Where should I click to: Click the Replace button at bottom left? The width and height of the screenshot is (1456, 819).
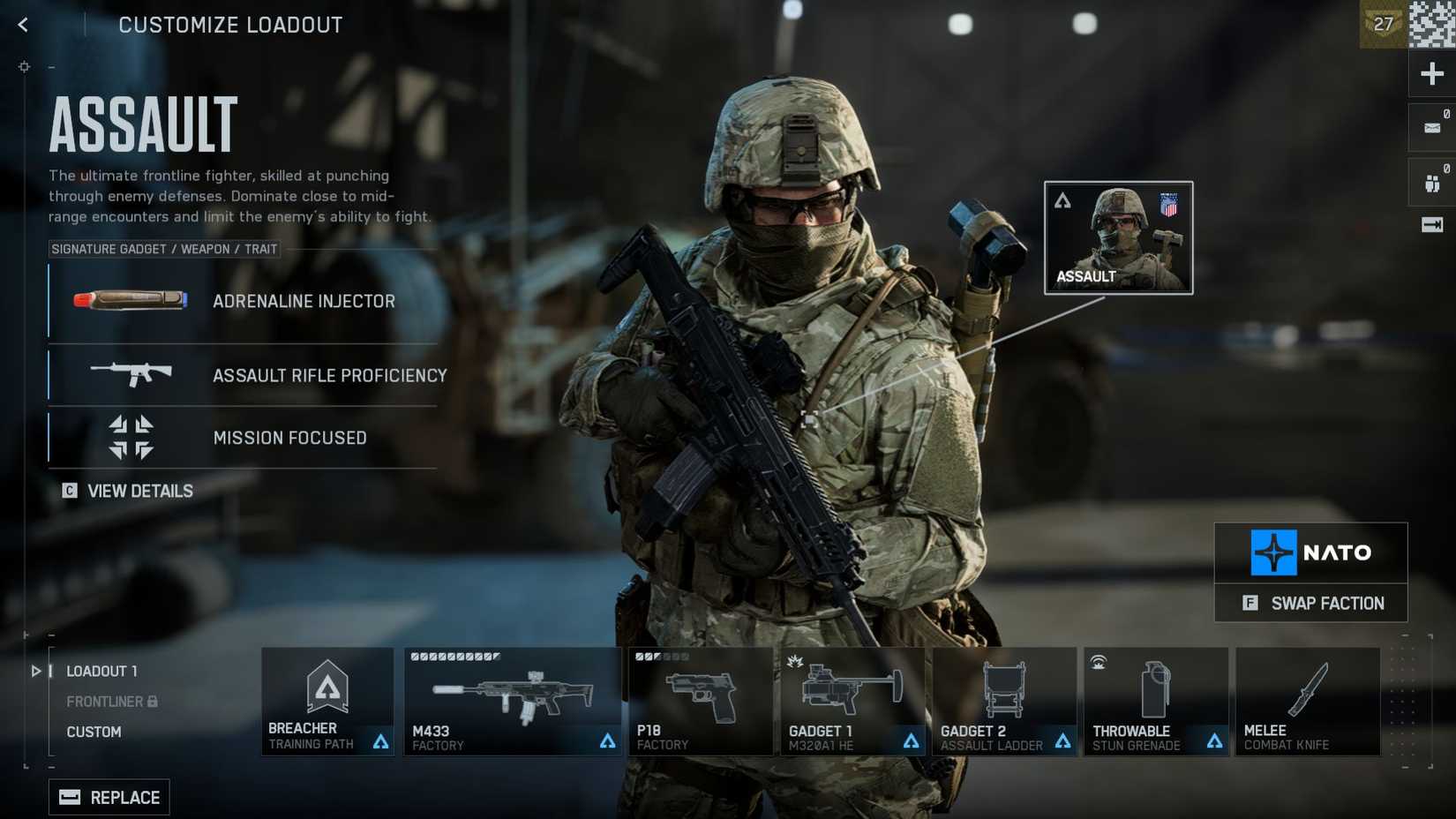(109, 797)
